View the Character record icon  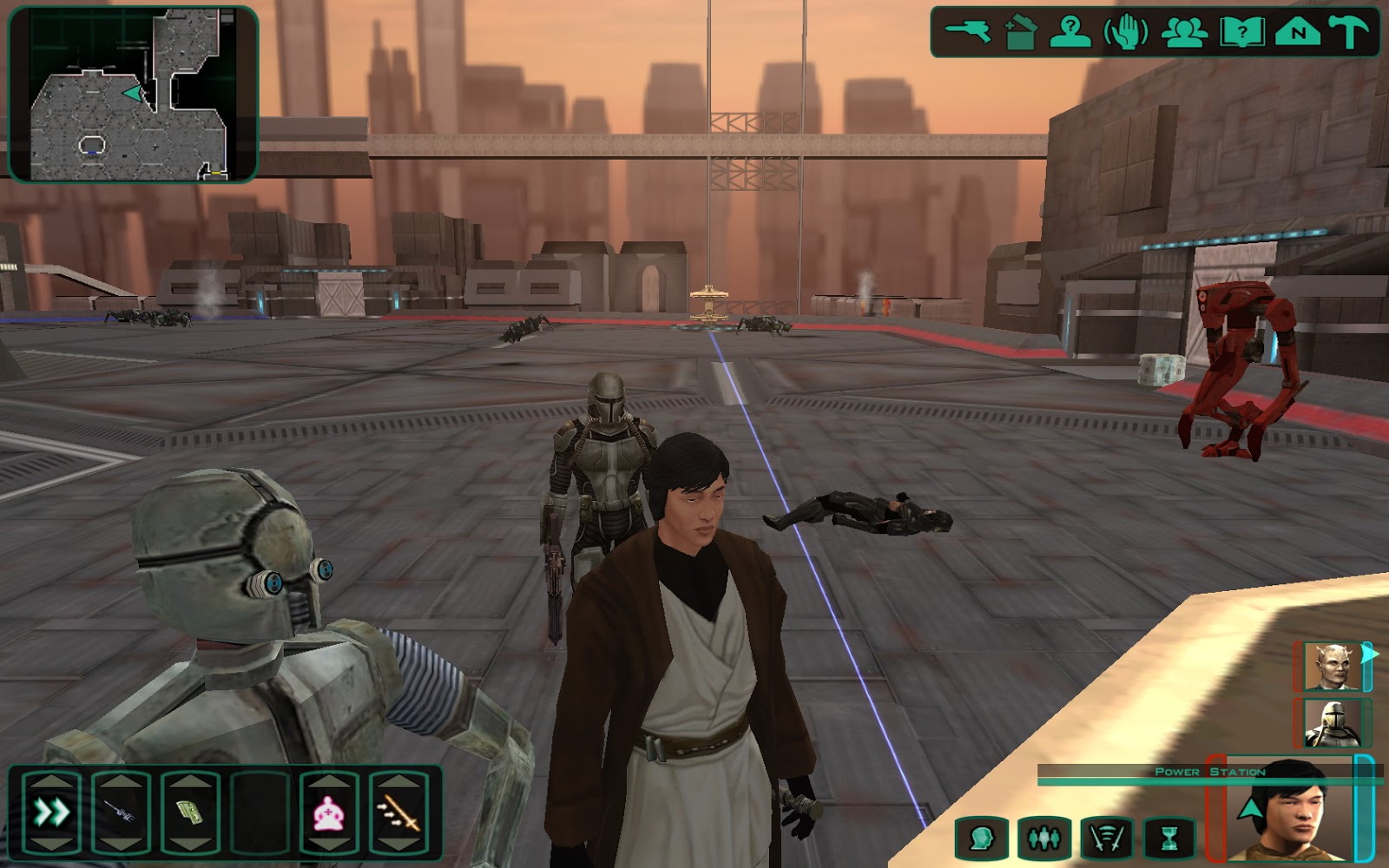(x=1072, y=32)
